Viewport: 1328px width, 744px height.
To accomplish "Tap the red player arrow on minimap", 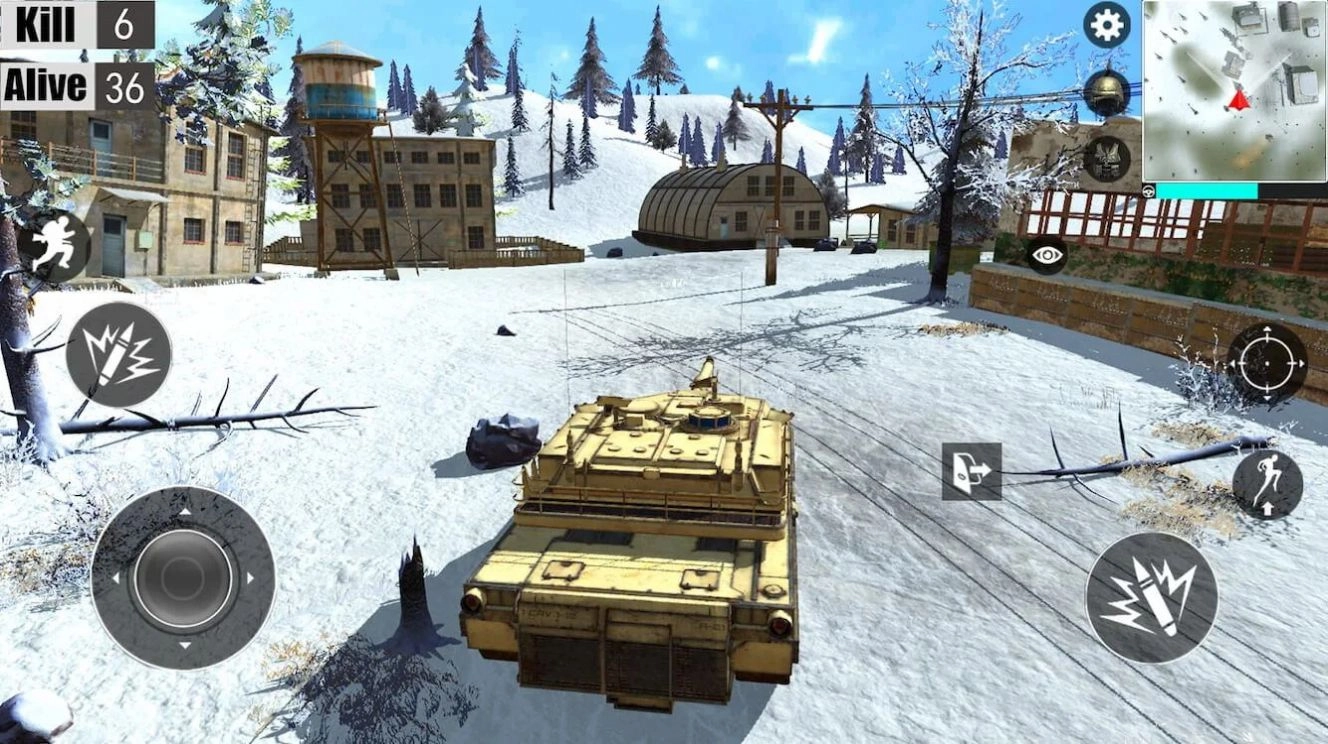I will [x=1238, y=100].
